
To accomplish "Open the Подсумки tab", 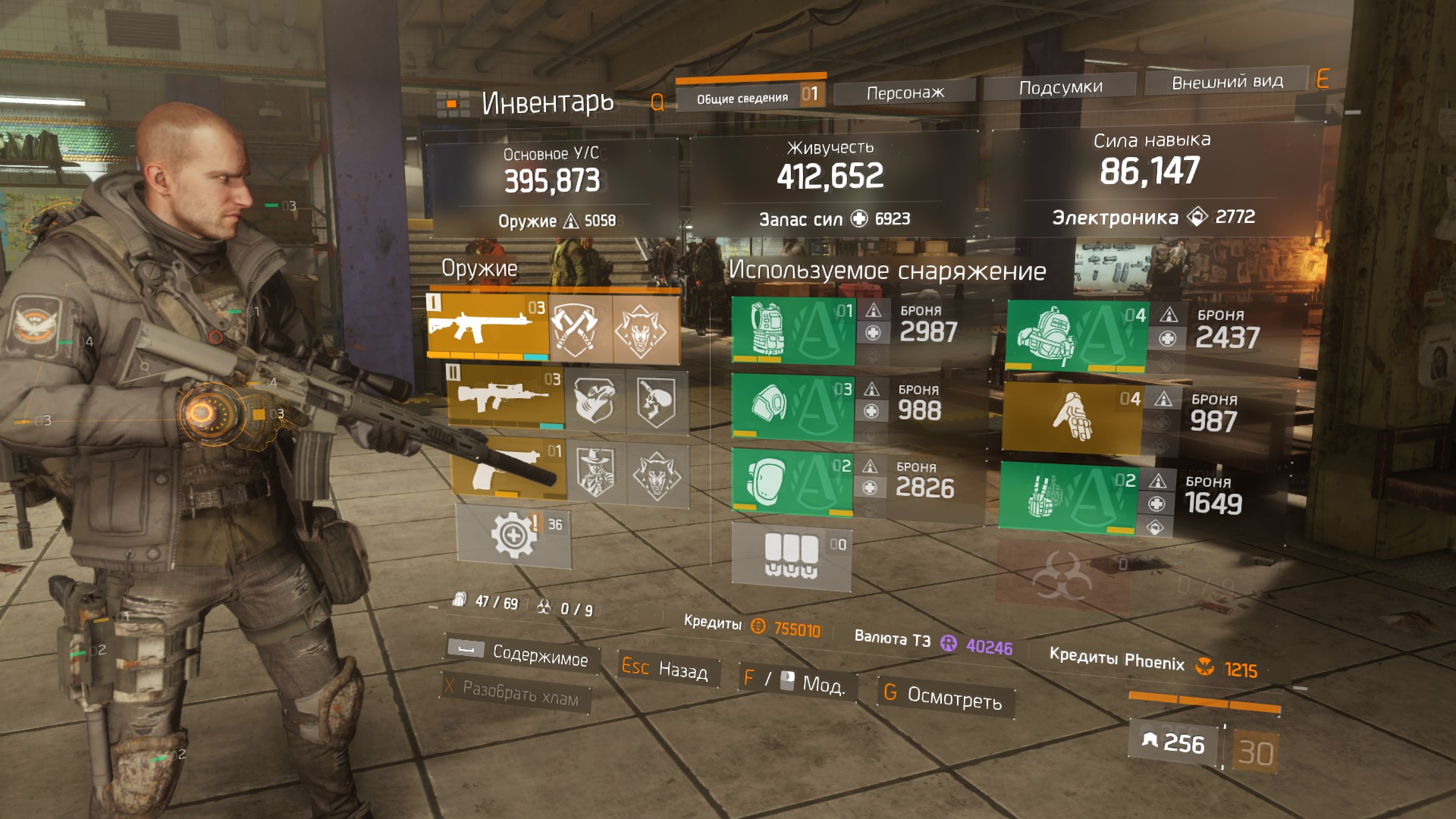I will [x=1060, y=88].
